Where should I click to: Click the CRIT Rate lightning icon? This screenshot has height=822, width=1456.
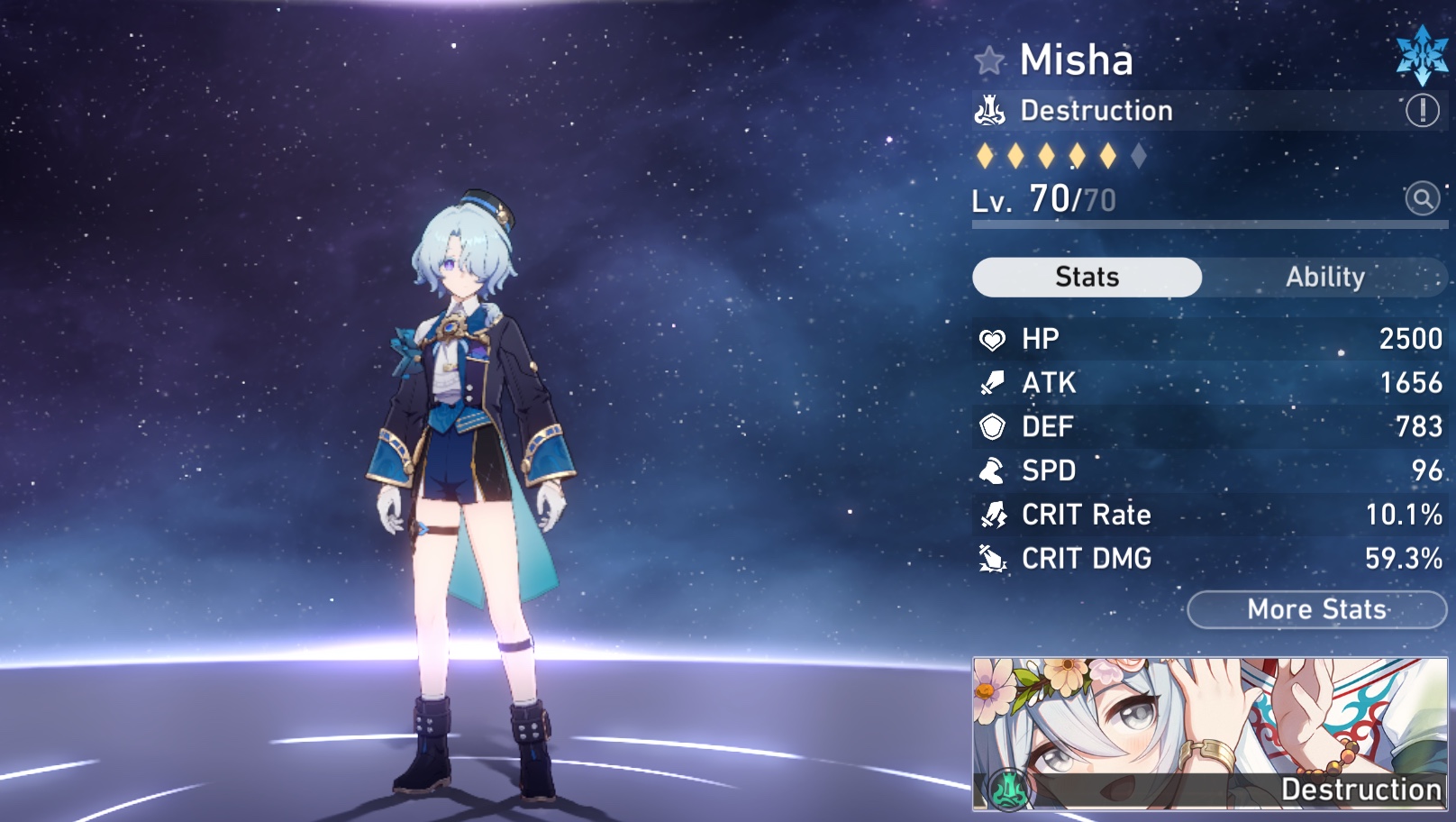tap(992, 516)
